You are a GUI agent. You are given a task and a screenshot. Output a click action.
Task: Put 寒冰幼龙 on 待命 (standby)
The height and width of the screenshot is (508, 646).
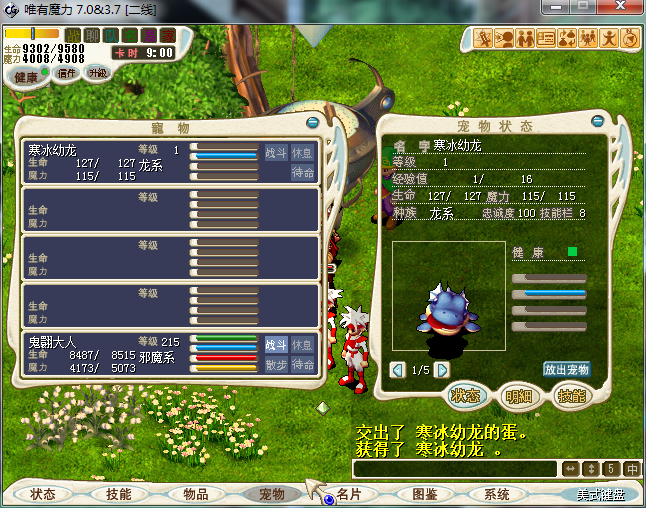tap(302, 172)
